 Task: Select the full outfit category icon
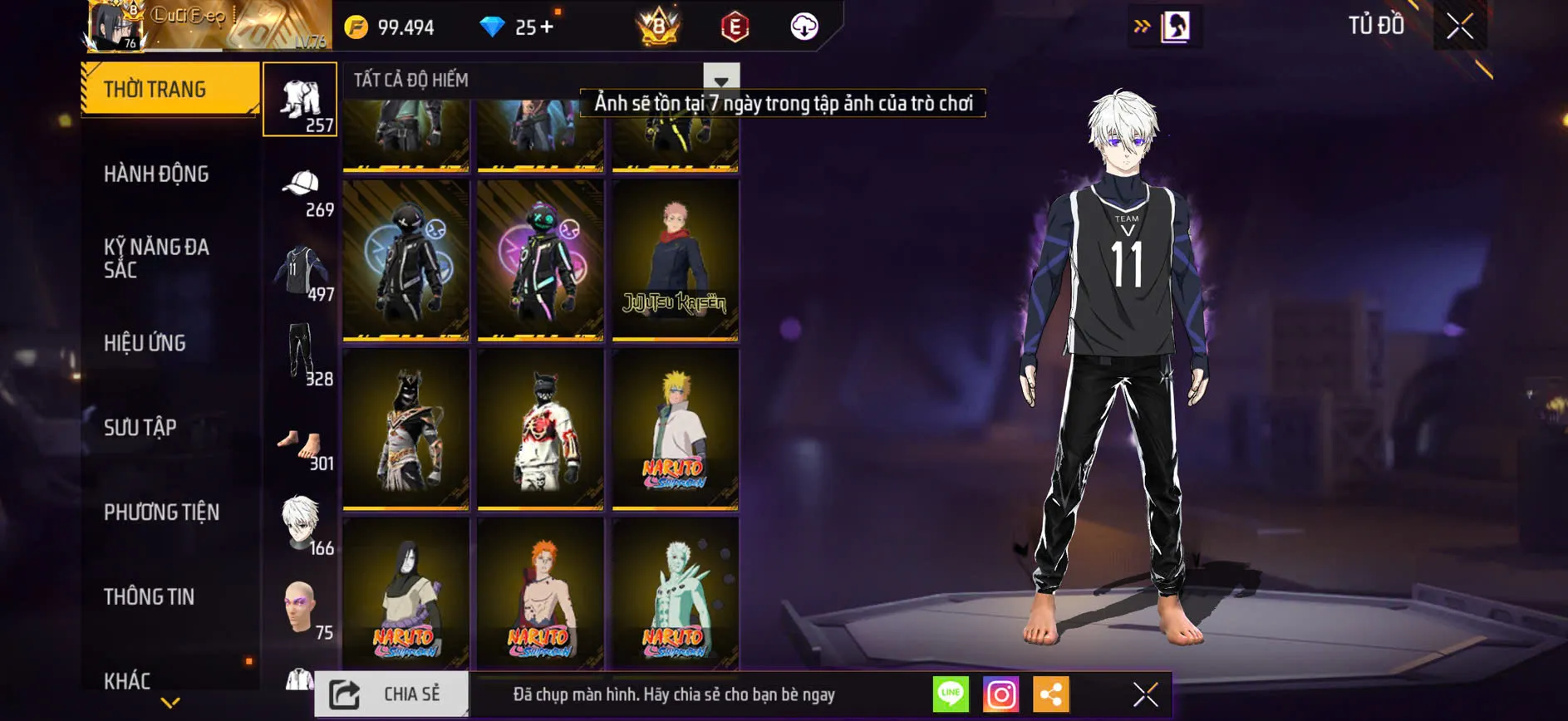pos(301,100)
